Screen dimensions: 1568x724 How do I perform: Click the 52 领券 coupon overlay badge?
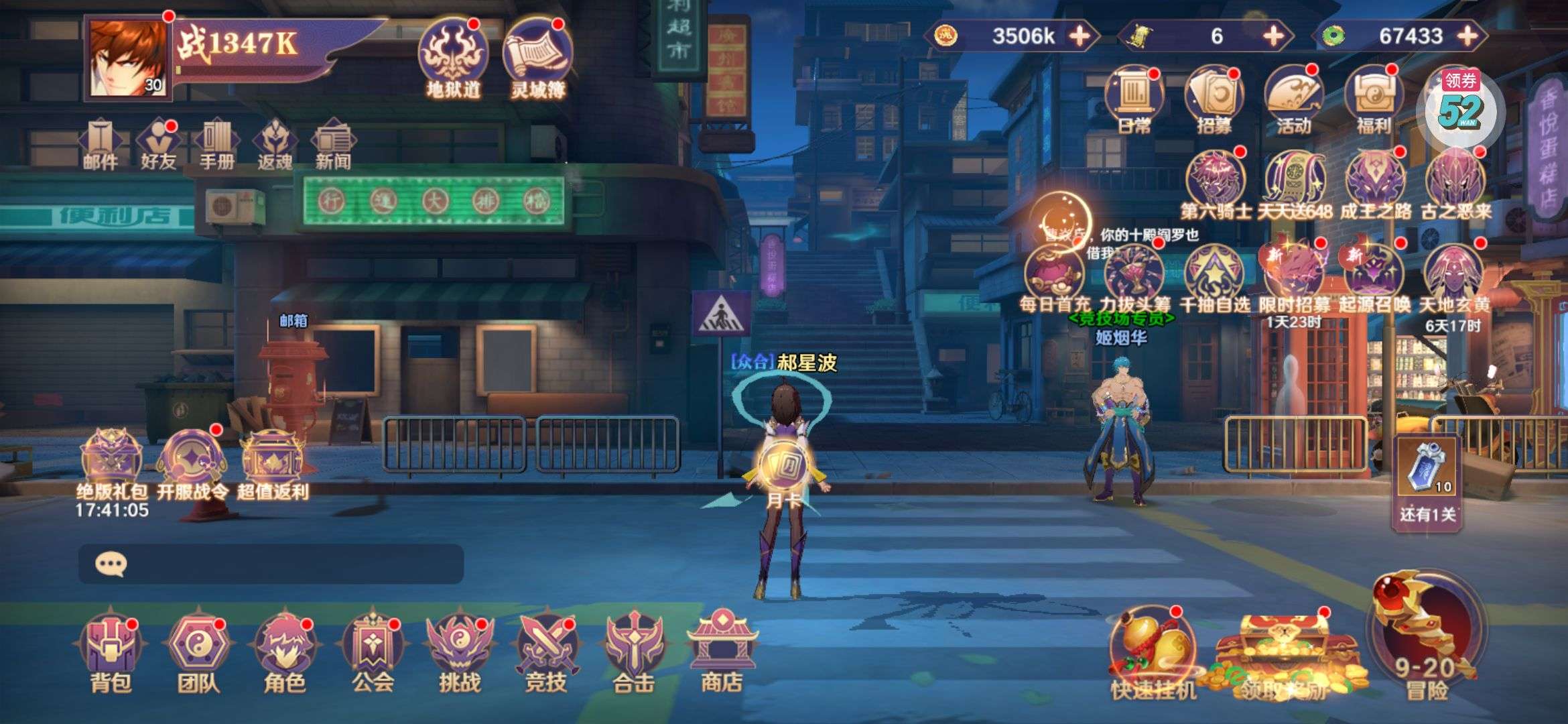(x=1461, y=107)
